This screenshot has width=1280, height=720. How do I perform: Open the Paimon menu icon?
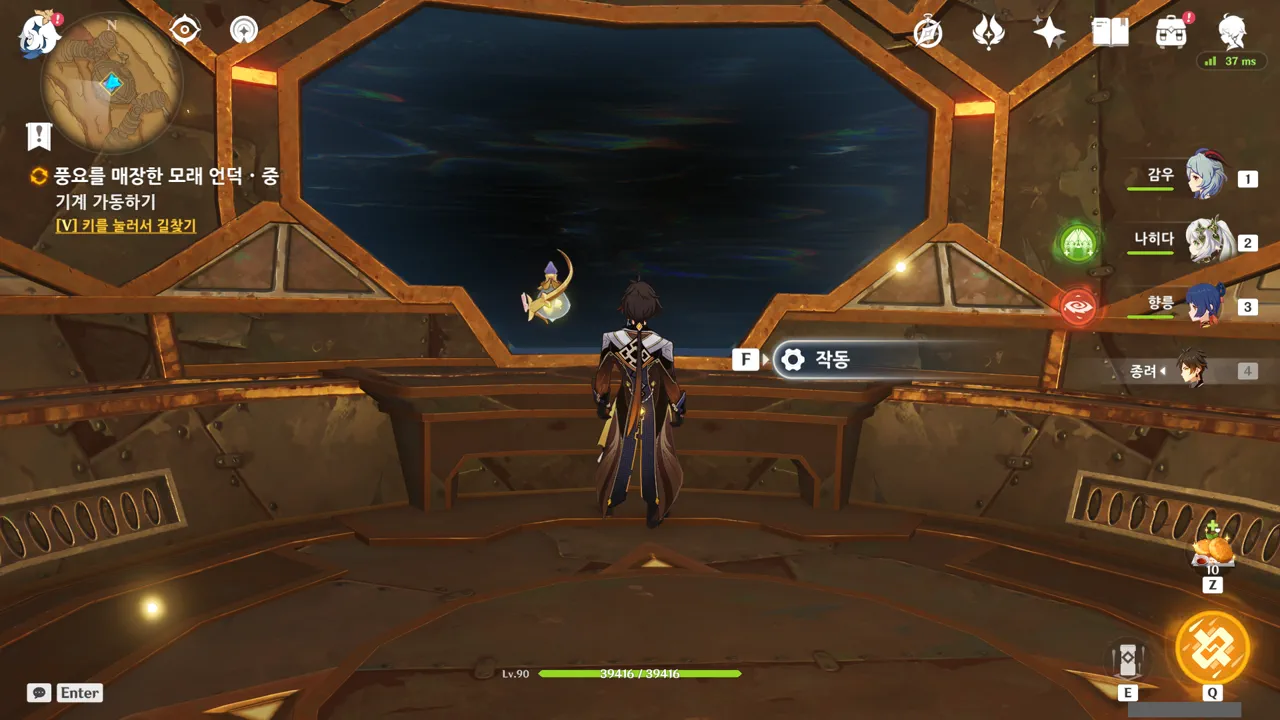[40, 34]
